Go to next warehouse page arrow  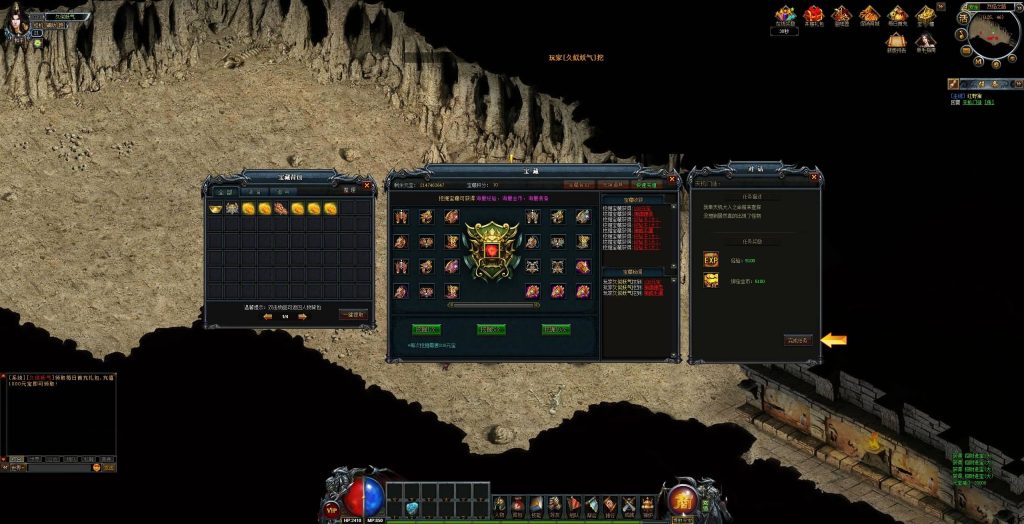point(303,317)
